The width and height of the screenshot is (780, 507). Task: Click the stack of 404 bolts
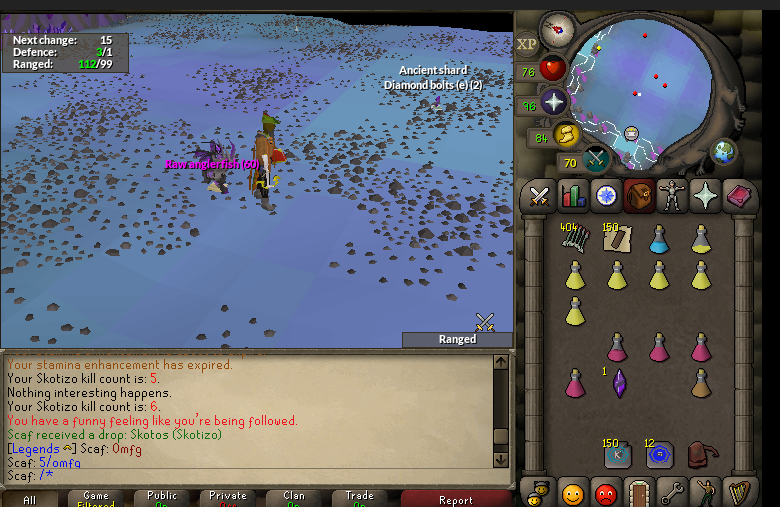[574, 239]
